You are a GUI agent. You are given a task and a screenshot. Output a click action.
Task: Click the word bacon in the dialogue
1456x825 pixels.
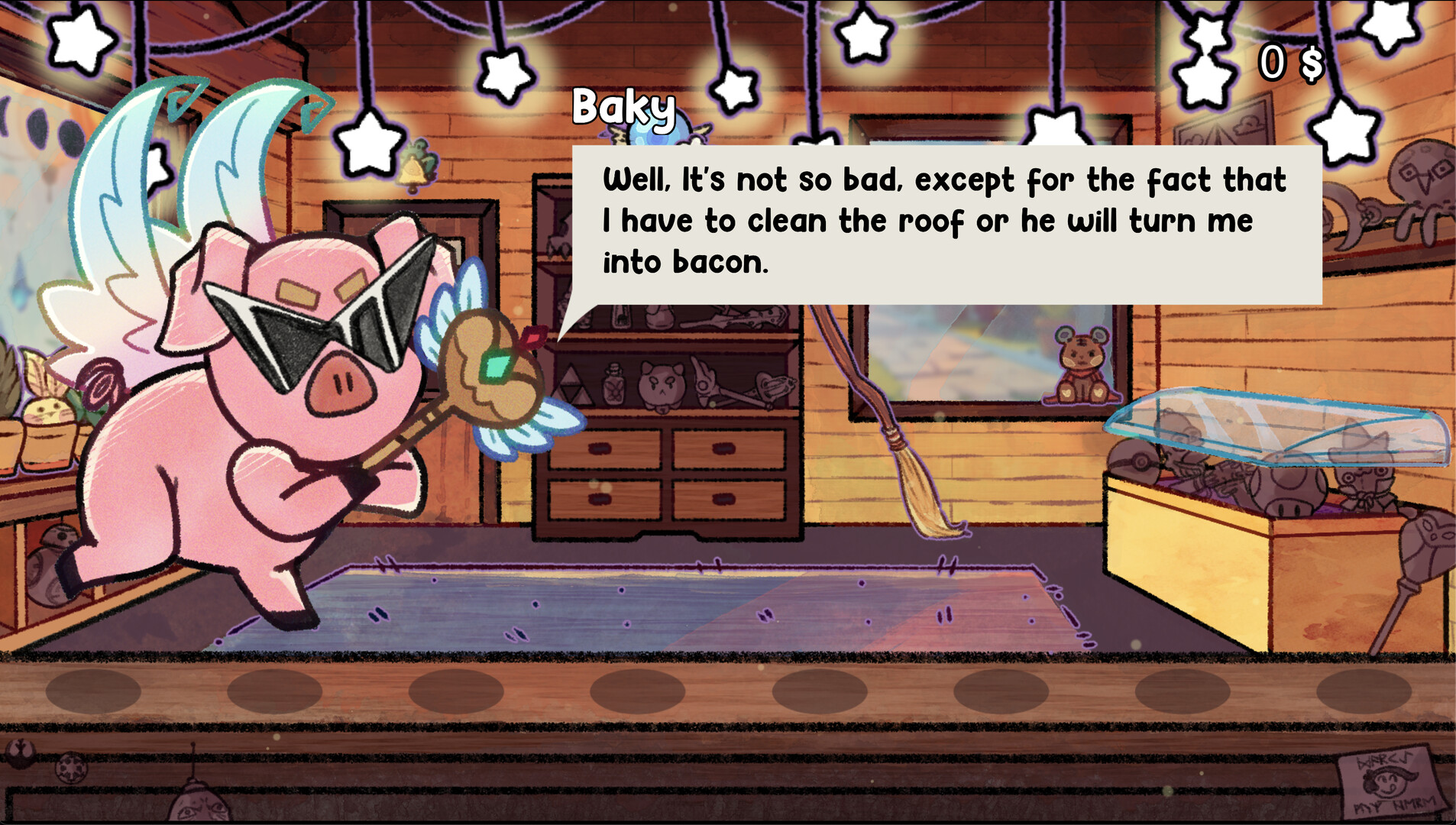[718, 261]
